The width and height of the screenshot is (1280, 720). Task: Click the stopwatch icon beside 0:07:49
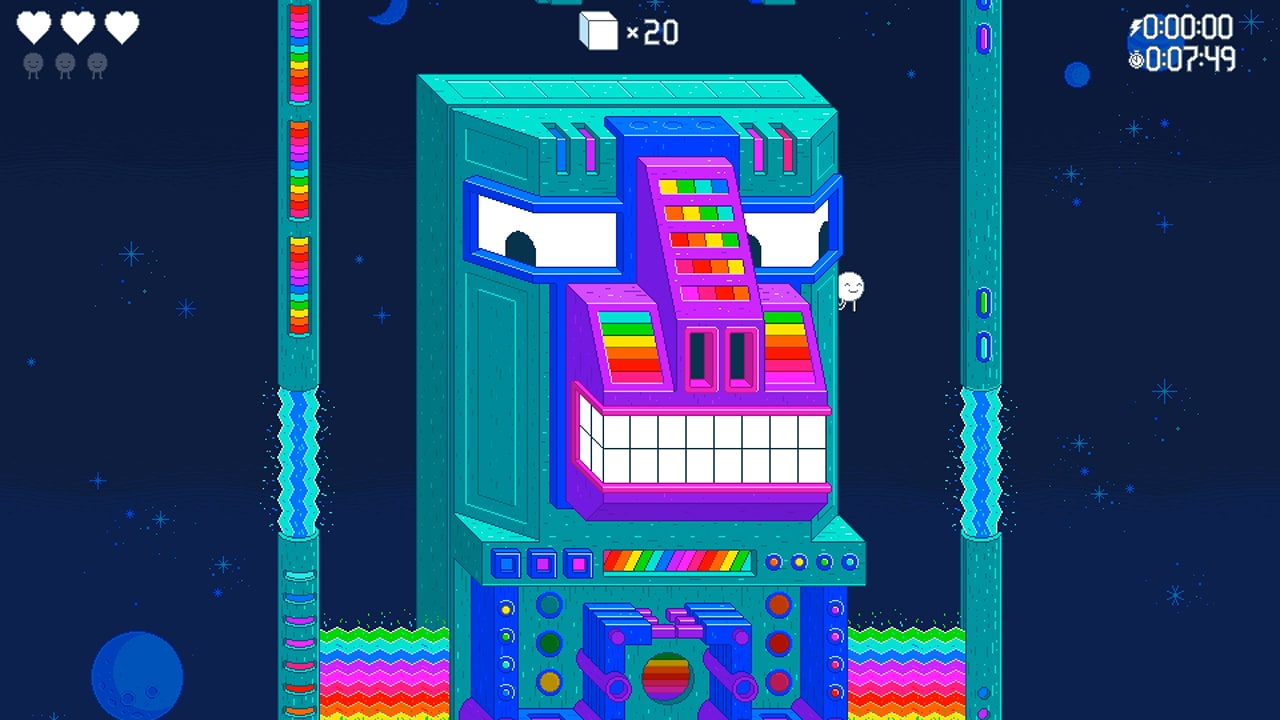(x=1135, y=58)
